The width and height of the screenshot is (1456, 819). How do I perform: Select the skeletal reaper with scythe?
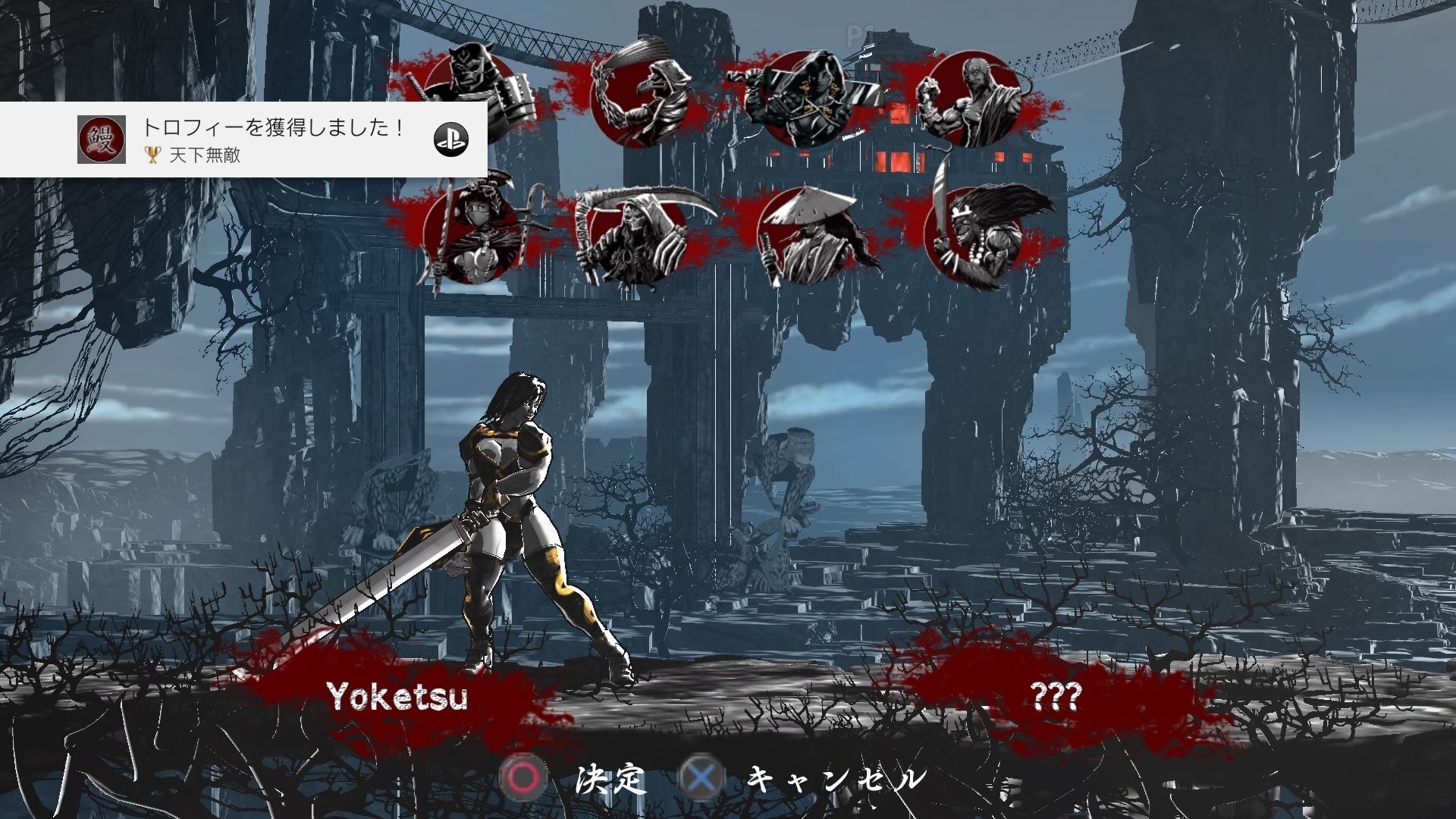(637, 235)
